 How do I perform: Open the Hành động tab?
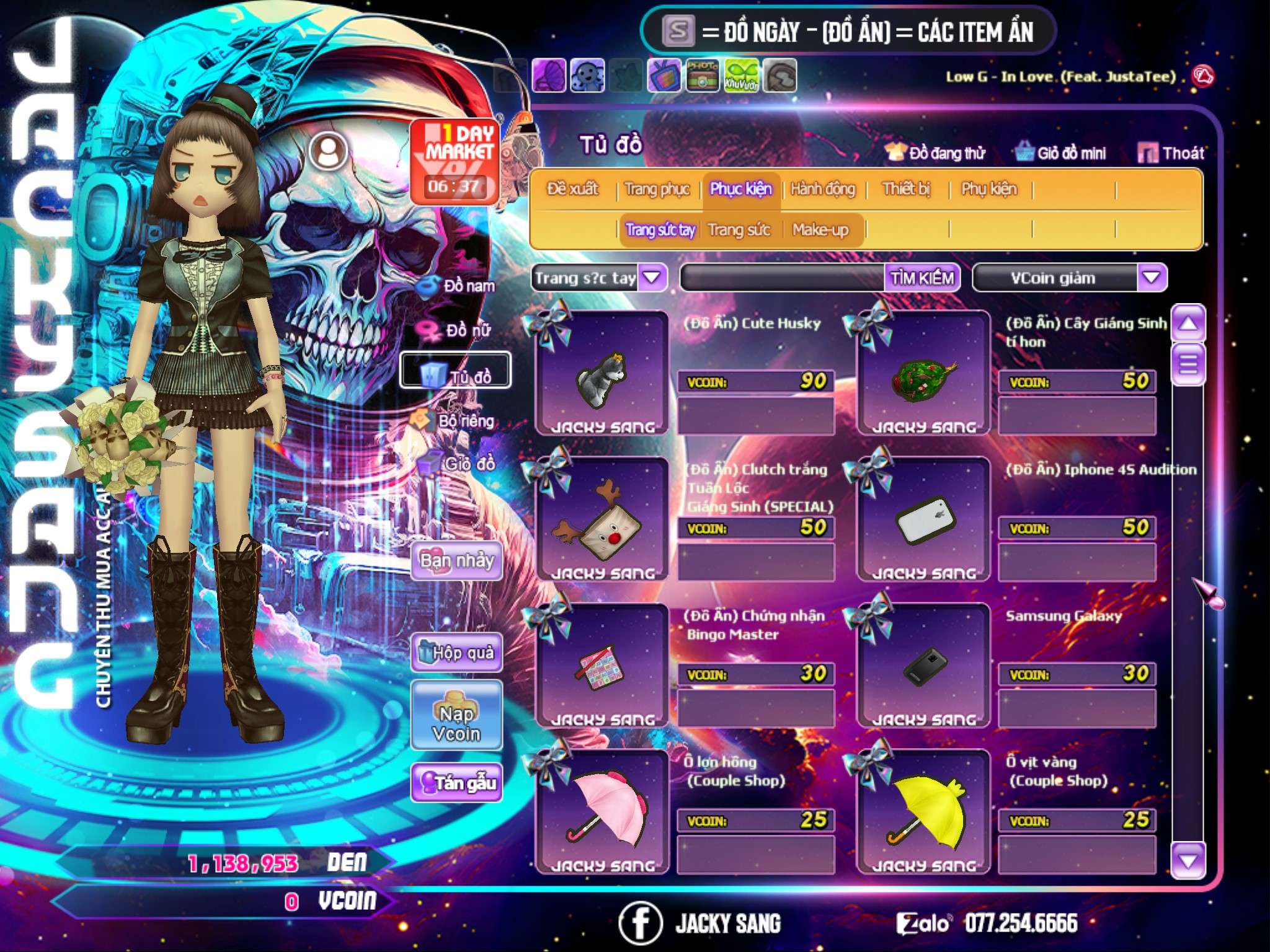pos(822,189)
